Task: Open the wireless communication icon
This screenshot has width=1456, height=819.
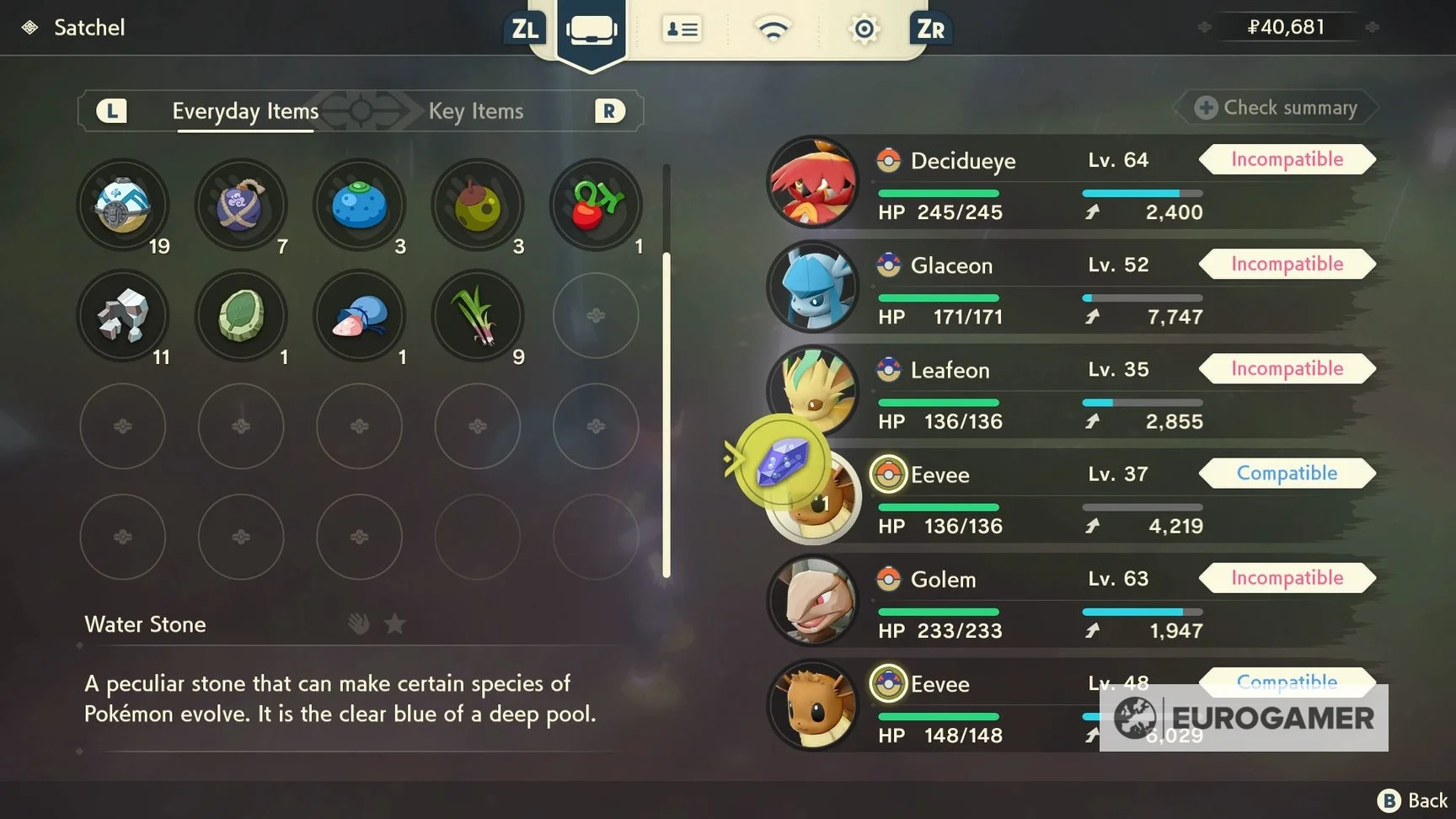Action: (x=773, y=28)
